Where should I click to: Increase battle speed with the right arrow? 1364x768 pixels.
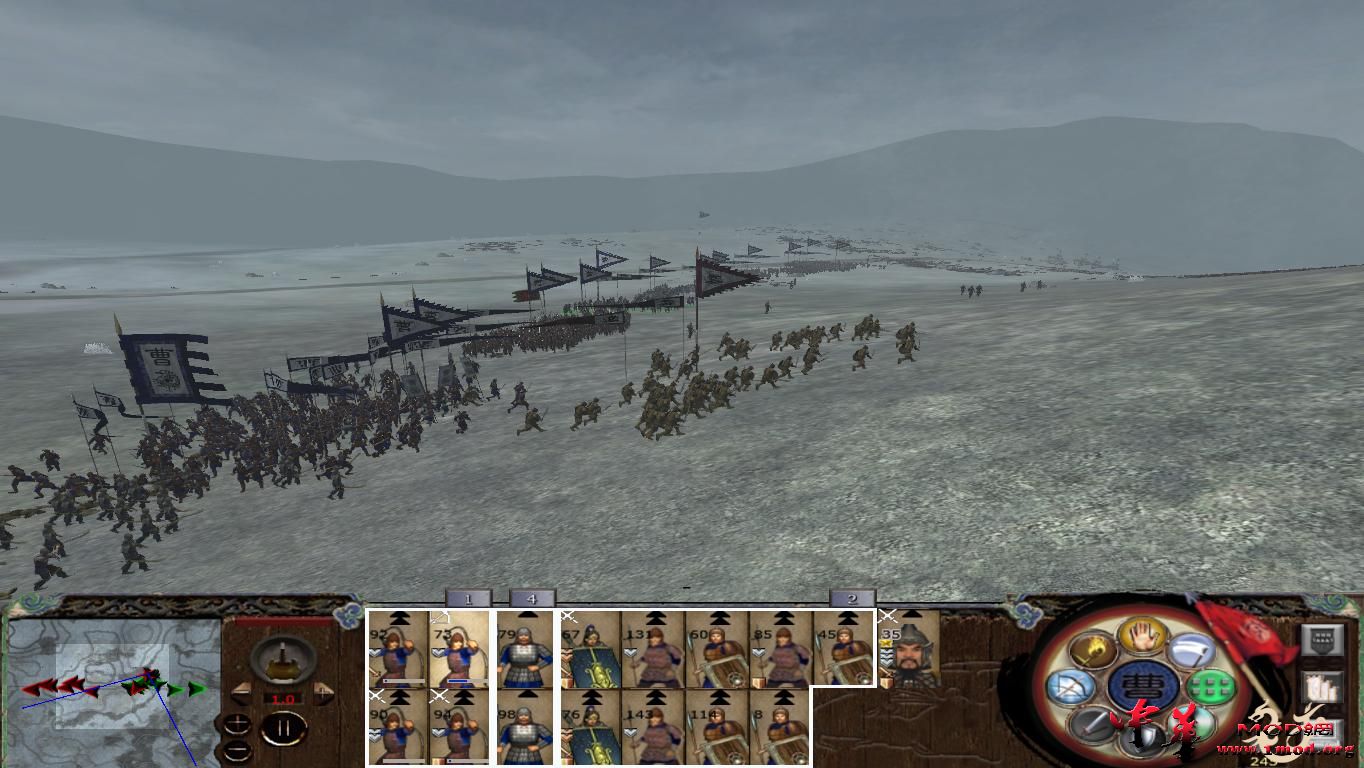(x=321, y=694)
